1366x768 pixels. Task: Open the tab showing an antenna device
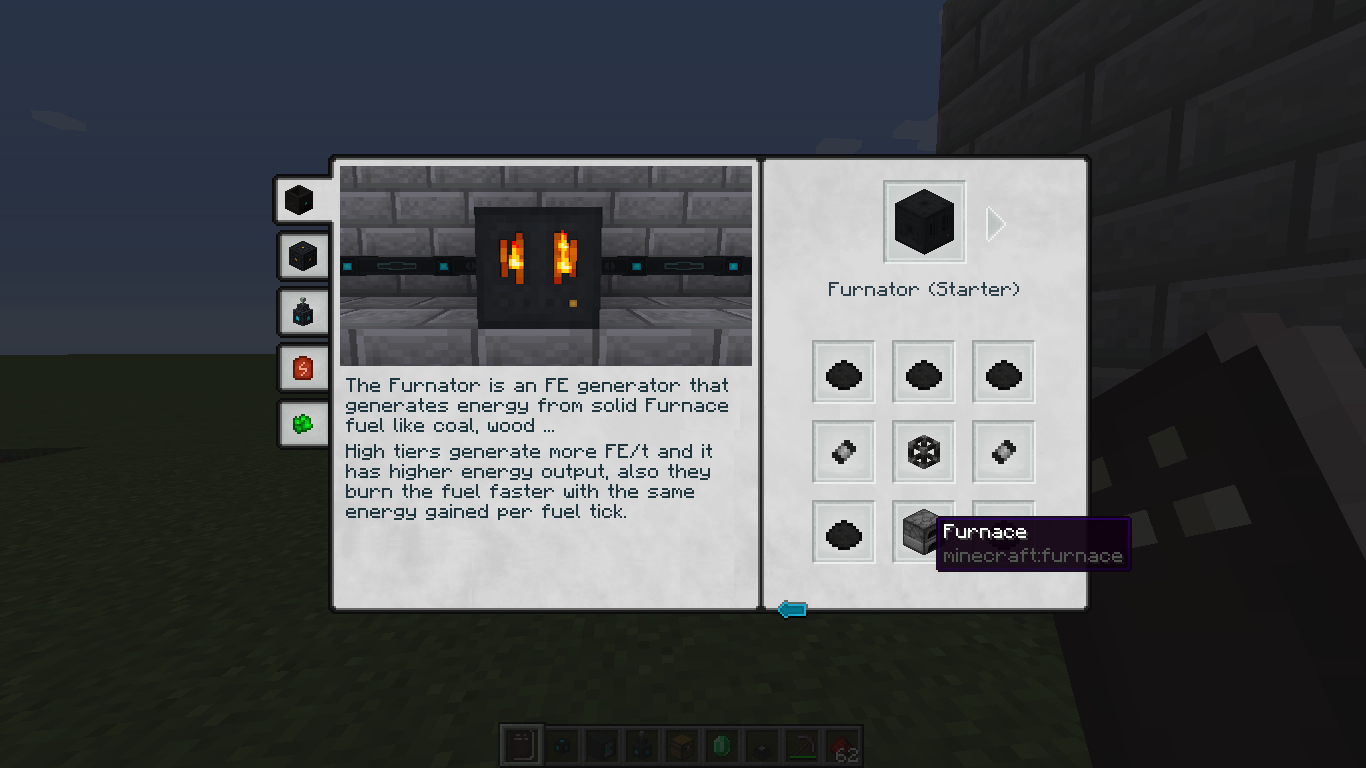(303, 312)
